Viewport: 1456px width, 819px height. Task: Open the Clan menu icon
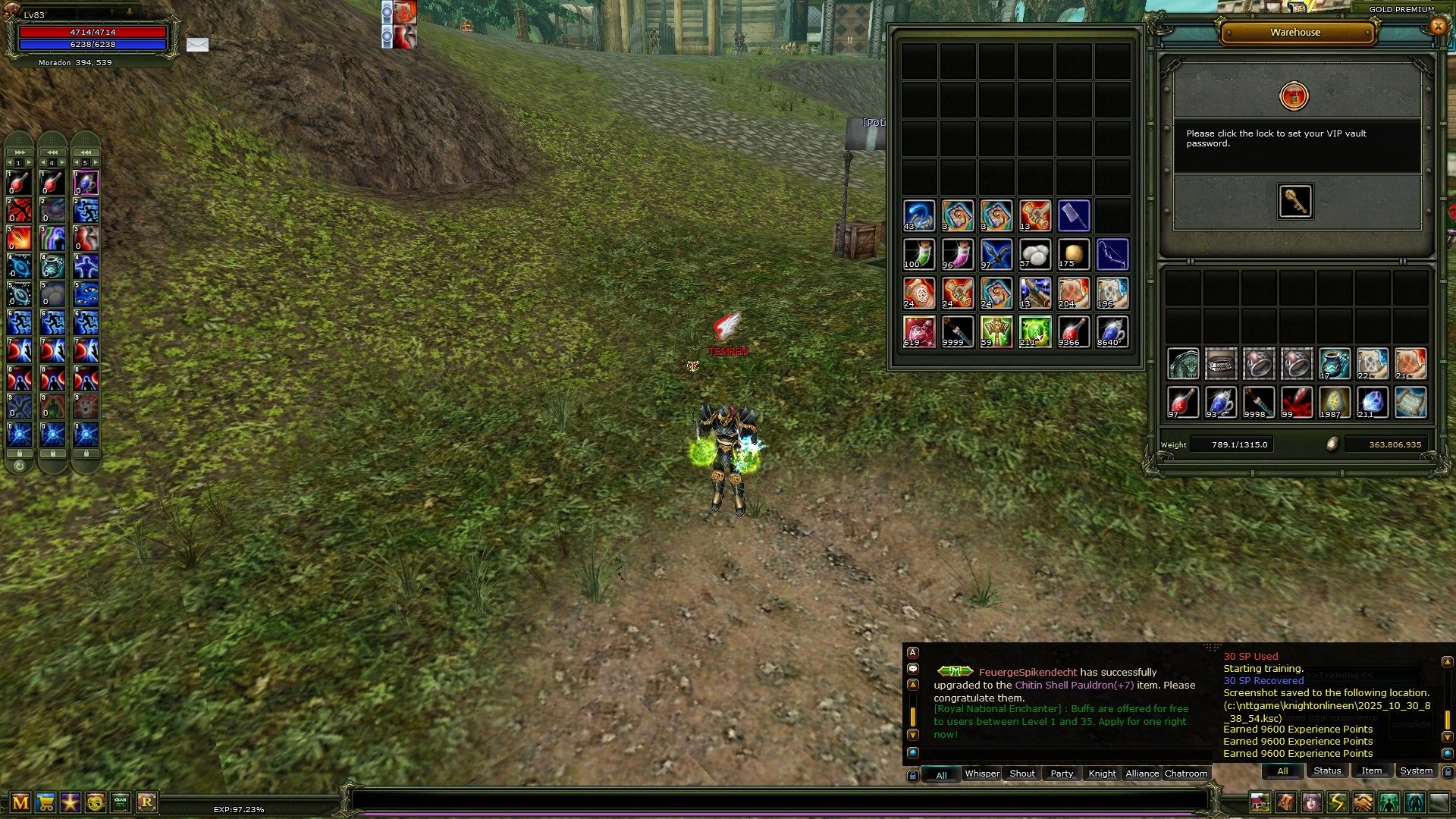121,802
